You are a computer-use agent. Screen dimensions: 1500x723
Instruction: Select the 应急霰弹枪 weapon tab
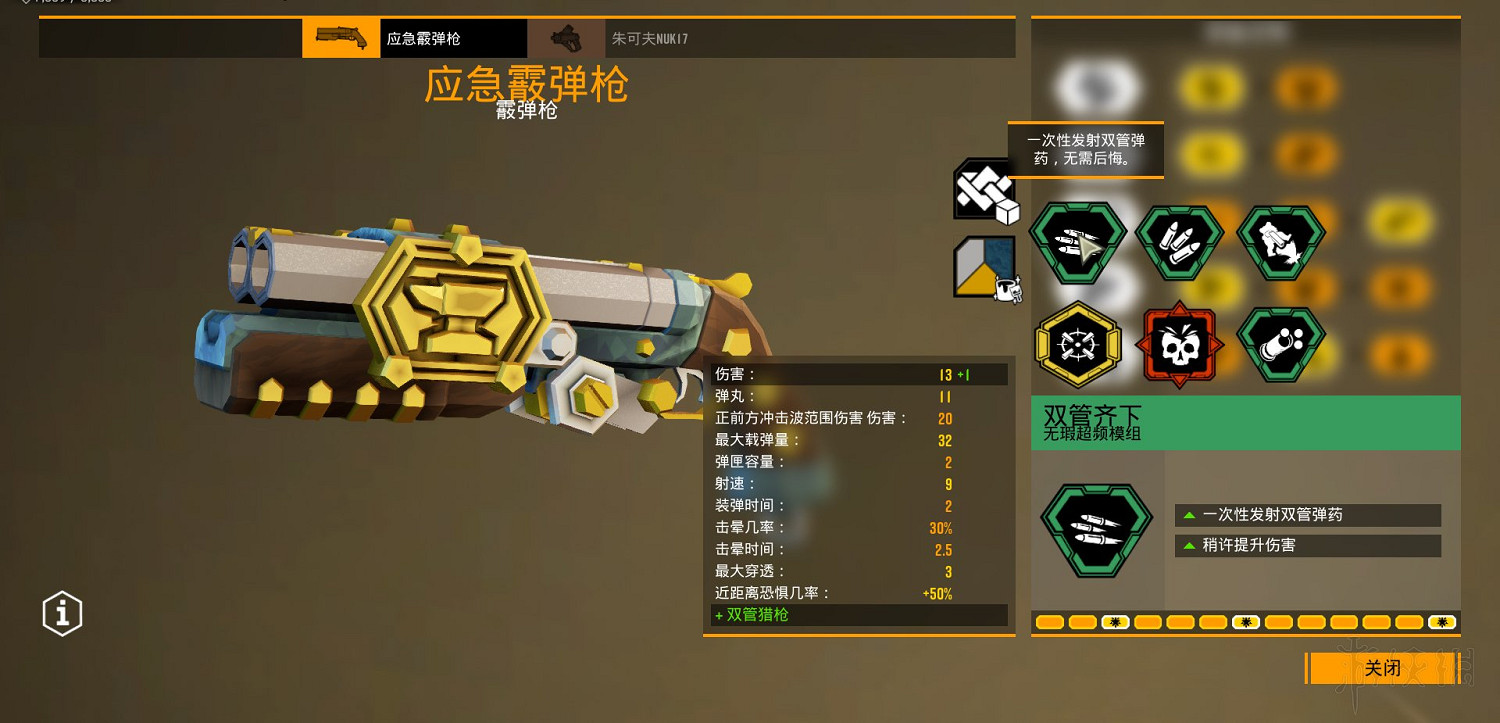452,37
